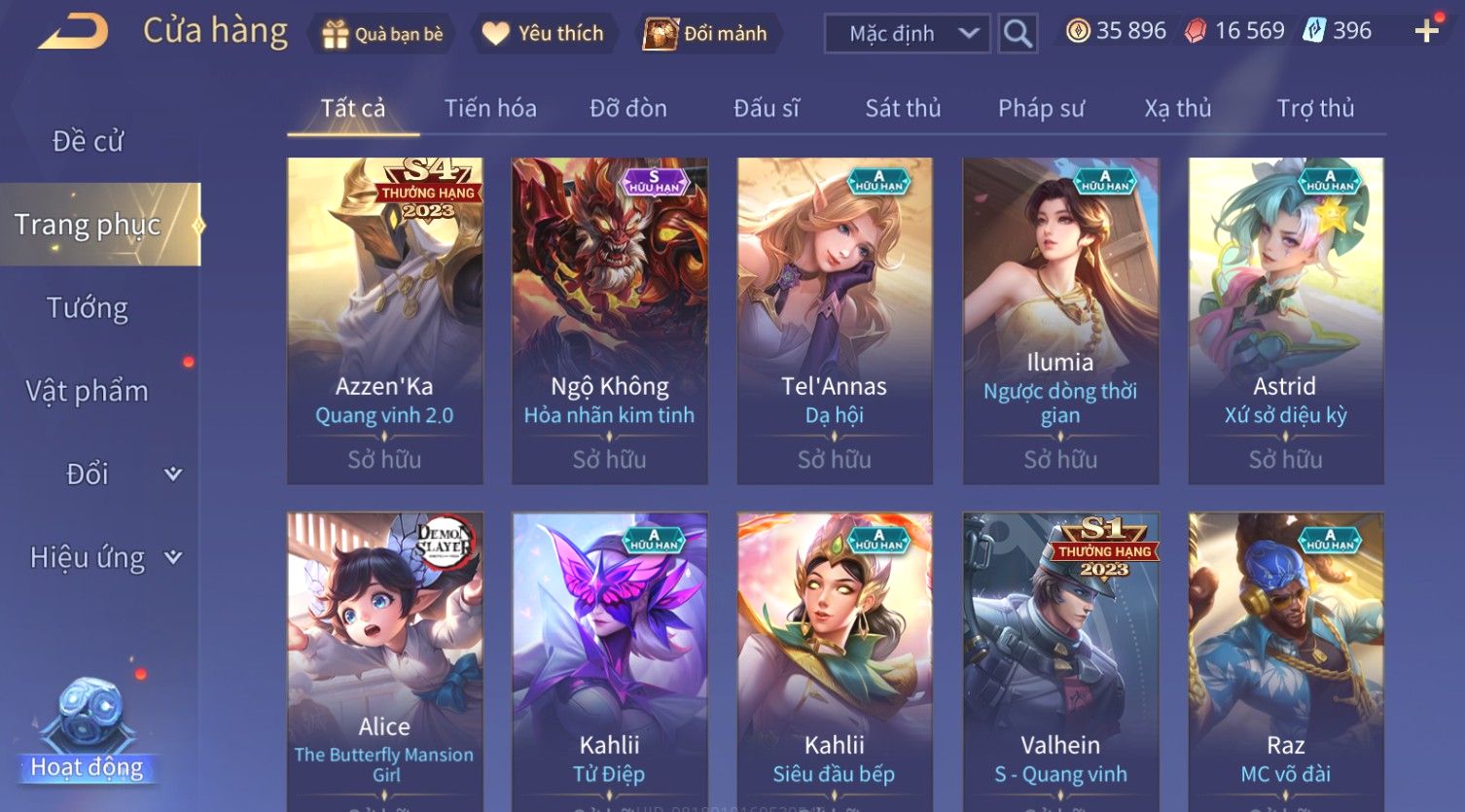Go to the Vật phẩm items section
Image resolution: width=1465 pixels, height=812 pixels.
(88, 391)
